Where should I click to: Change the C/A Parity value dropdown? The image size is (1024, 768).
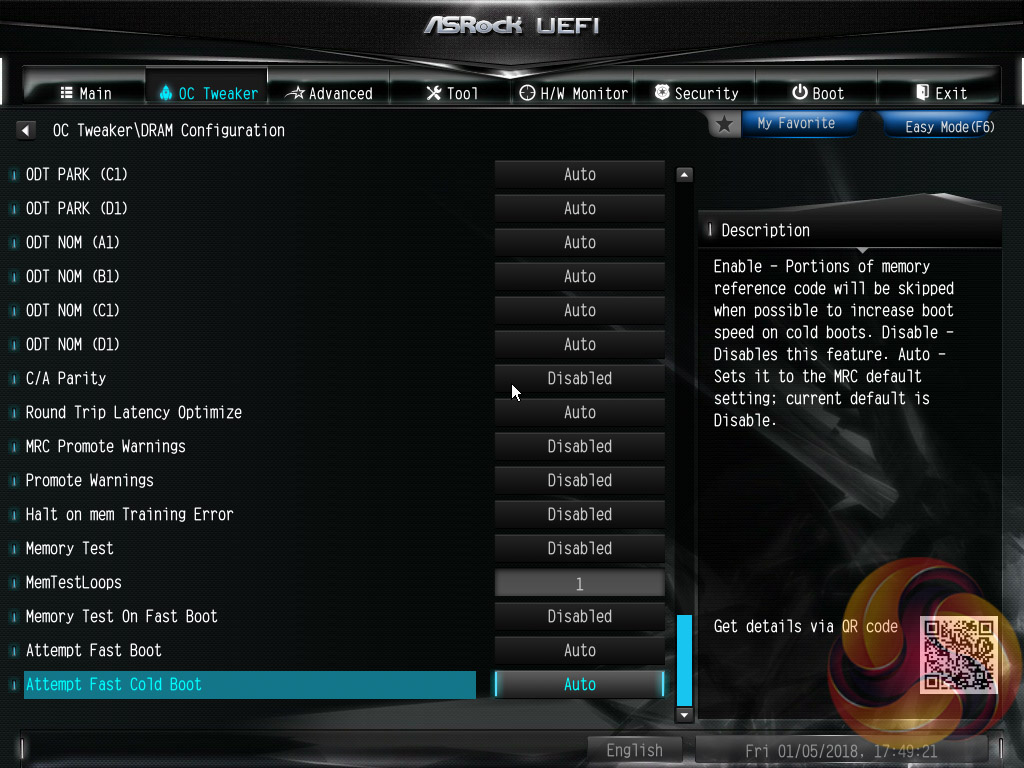tap(579, 379)
